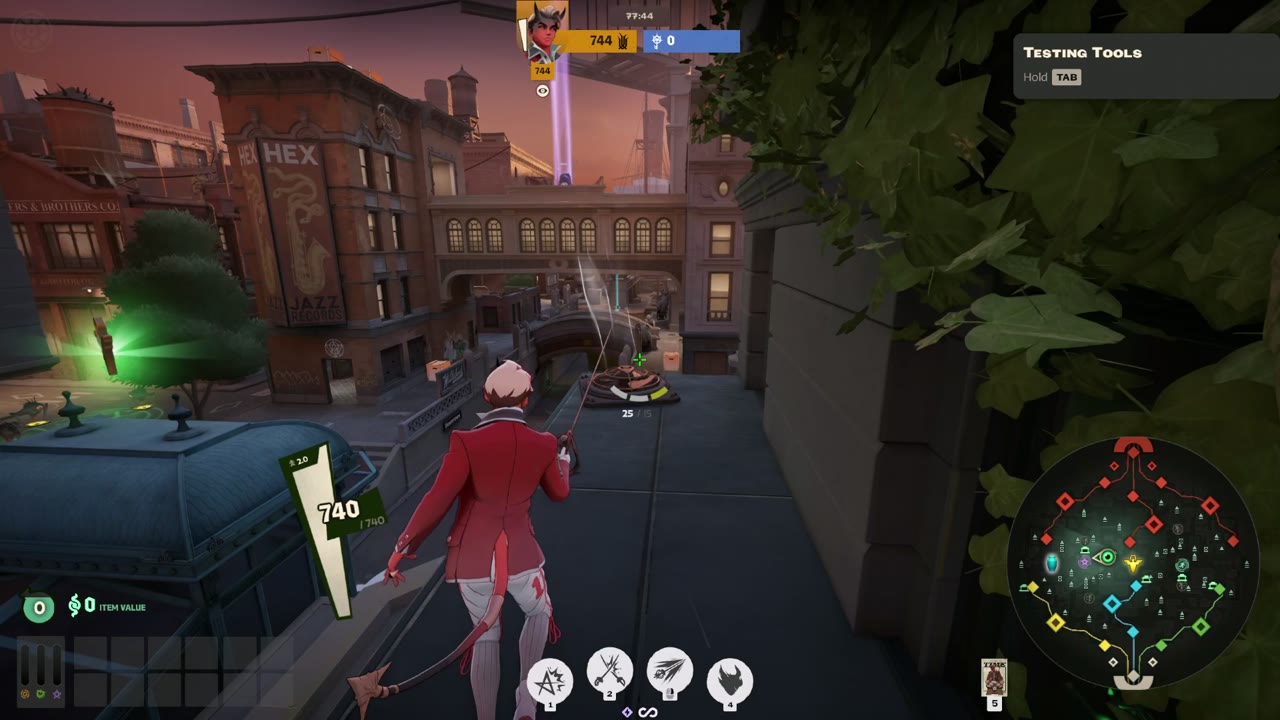Use the ultimate demon head ability 4

point(729,679)
